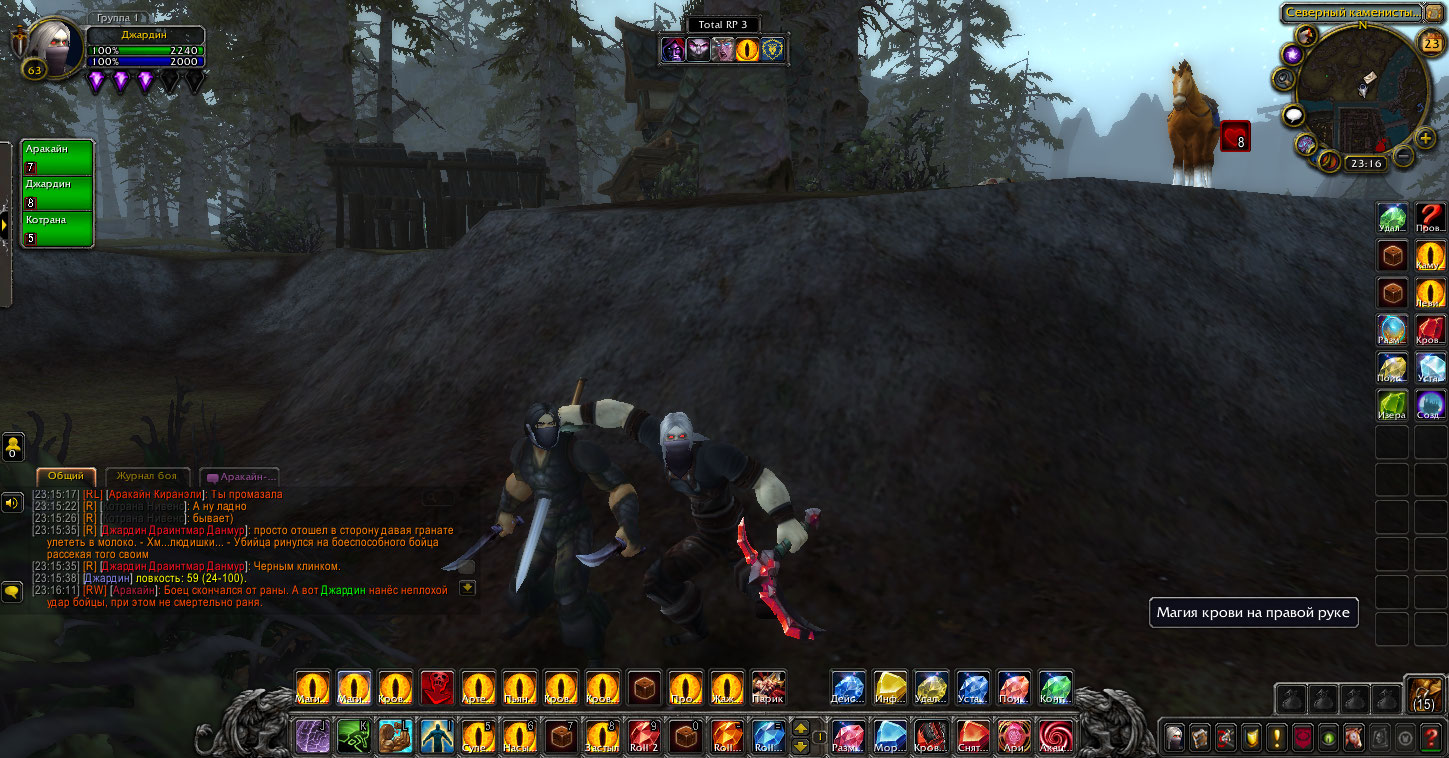Click the action bar page up arrow
Viewport: 1449px width, 758px height.
pyautogui.click(x=800, y=729)
